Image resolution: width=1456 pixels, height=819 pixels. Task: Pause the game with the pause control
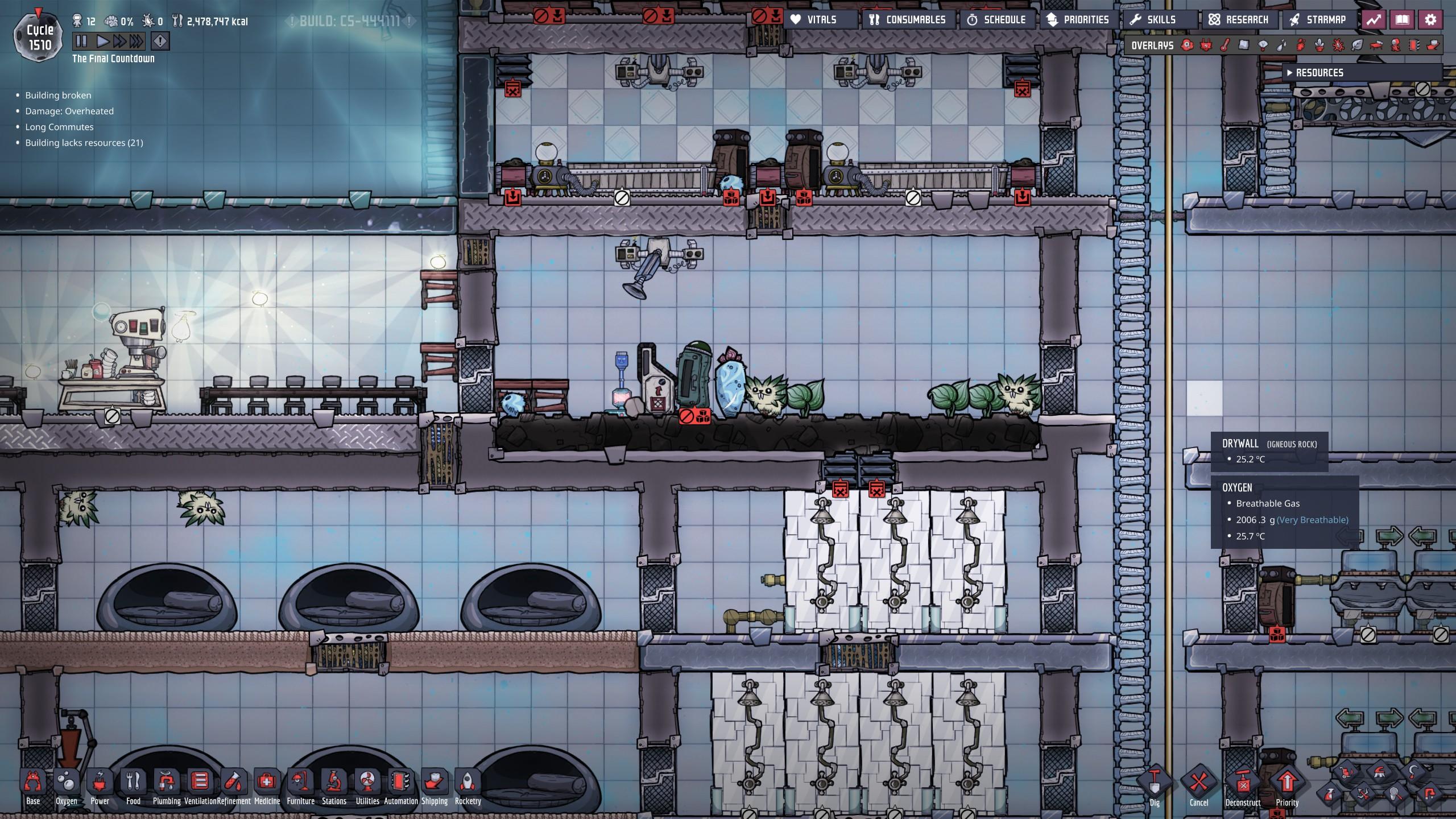[x=80, y=41]
